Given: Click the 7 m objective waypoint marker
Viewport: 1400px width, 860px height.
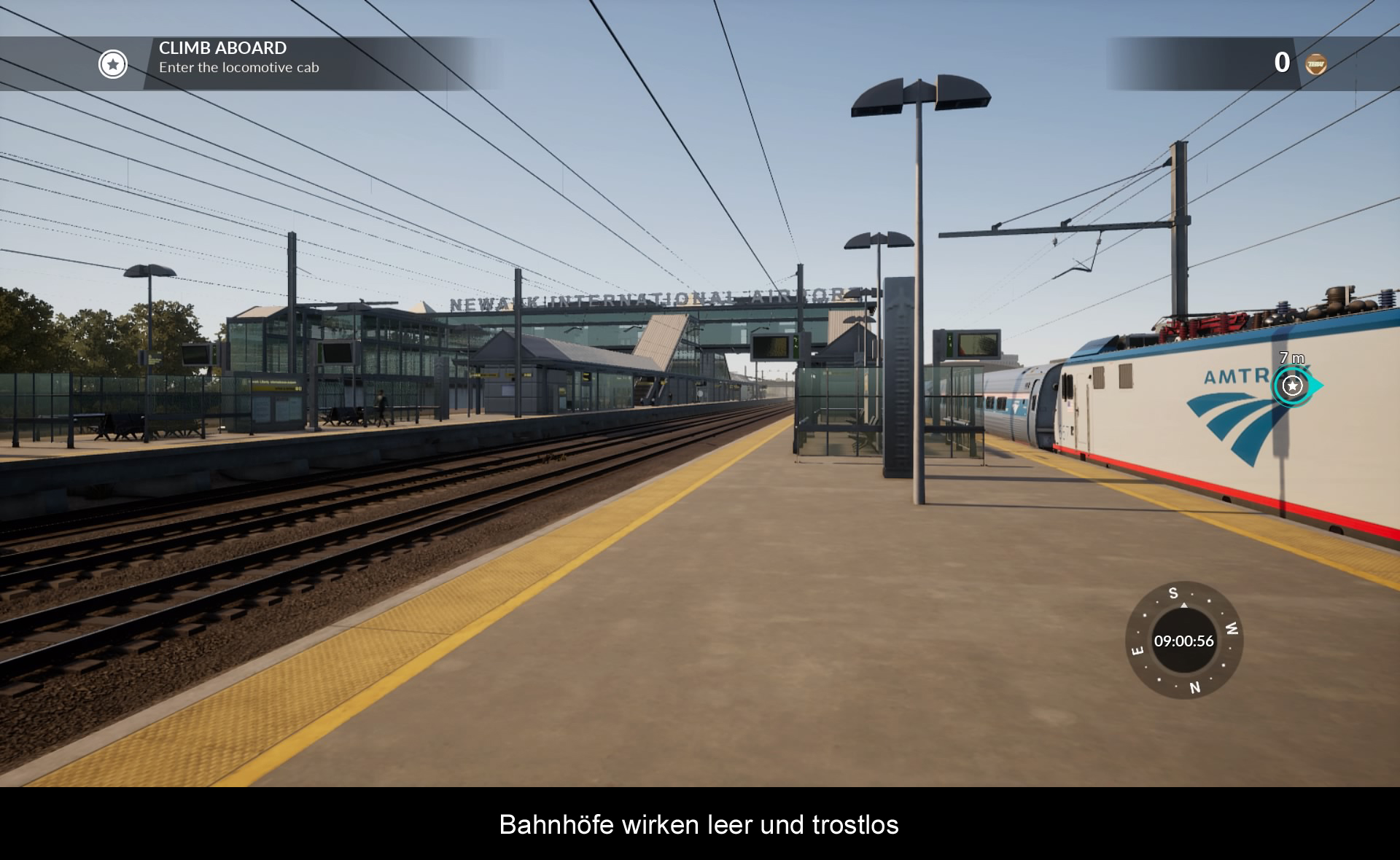Looking at the screenshot, I should click(x=1293, y=385).
